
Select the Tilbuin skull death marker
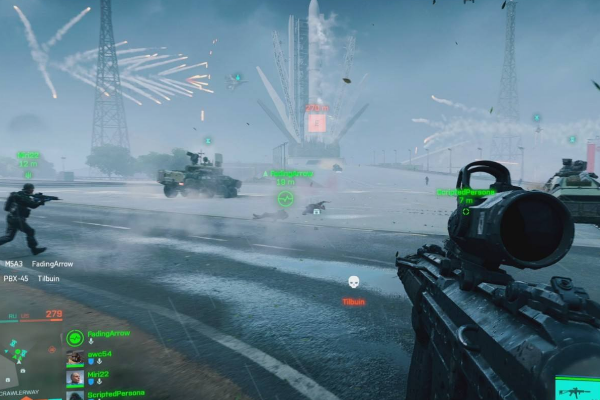click(353, 283)
